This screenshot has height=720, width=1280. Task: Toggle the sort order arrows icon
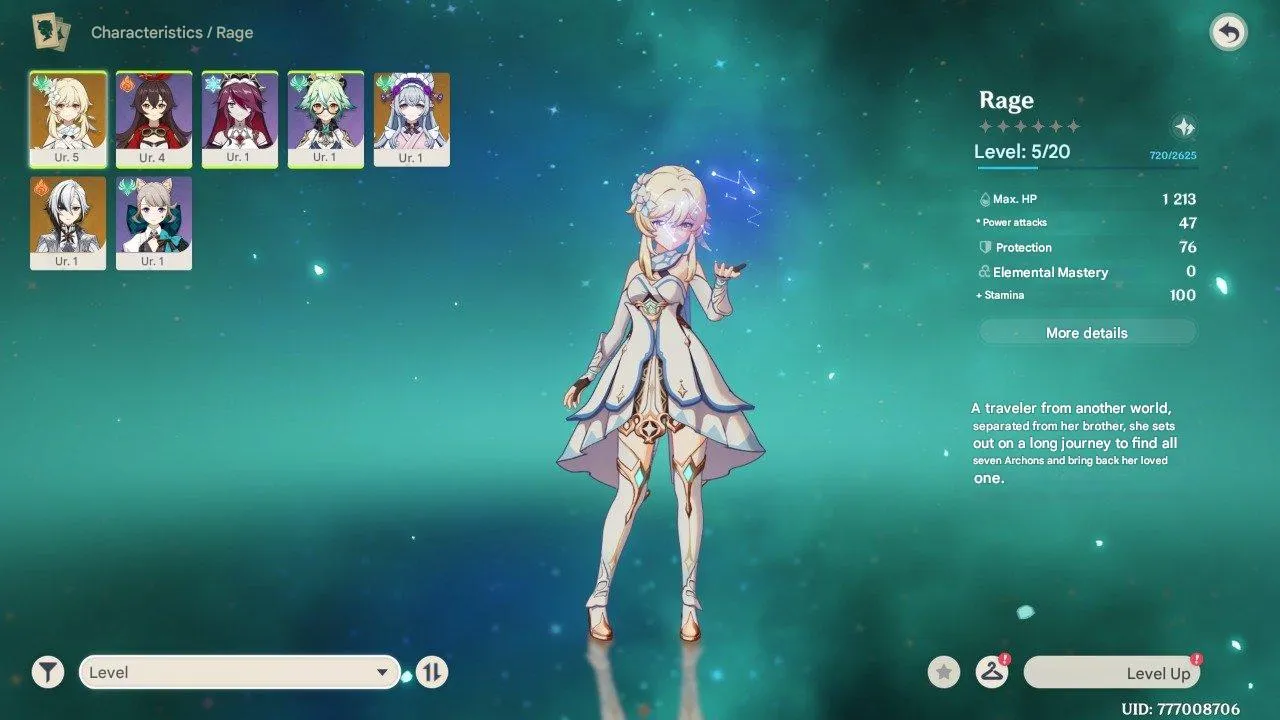430,671
